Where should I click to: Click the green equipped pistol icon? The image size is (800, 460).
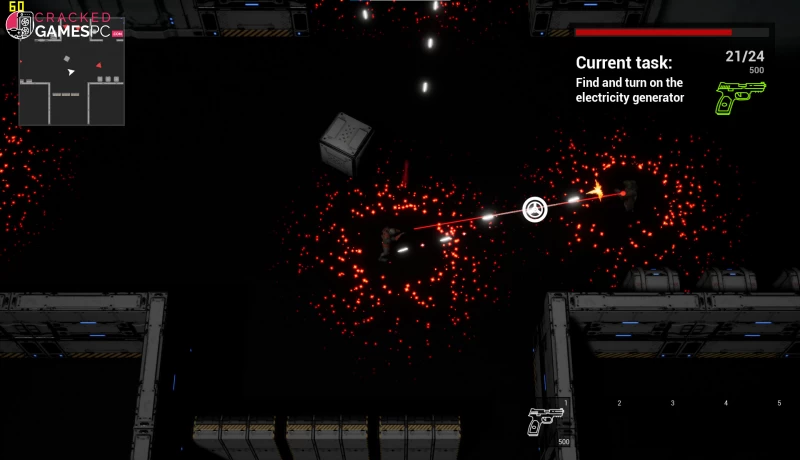pyautogui.click(x=740, y=97)
